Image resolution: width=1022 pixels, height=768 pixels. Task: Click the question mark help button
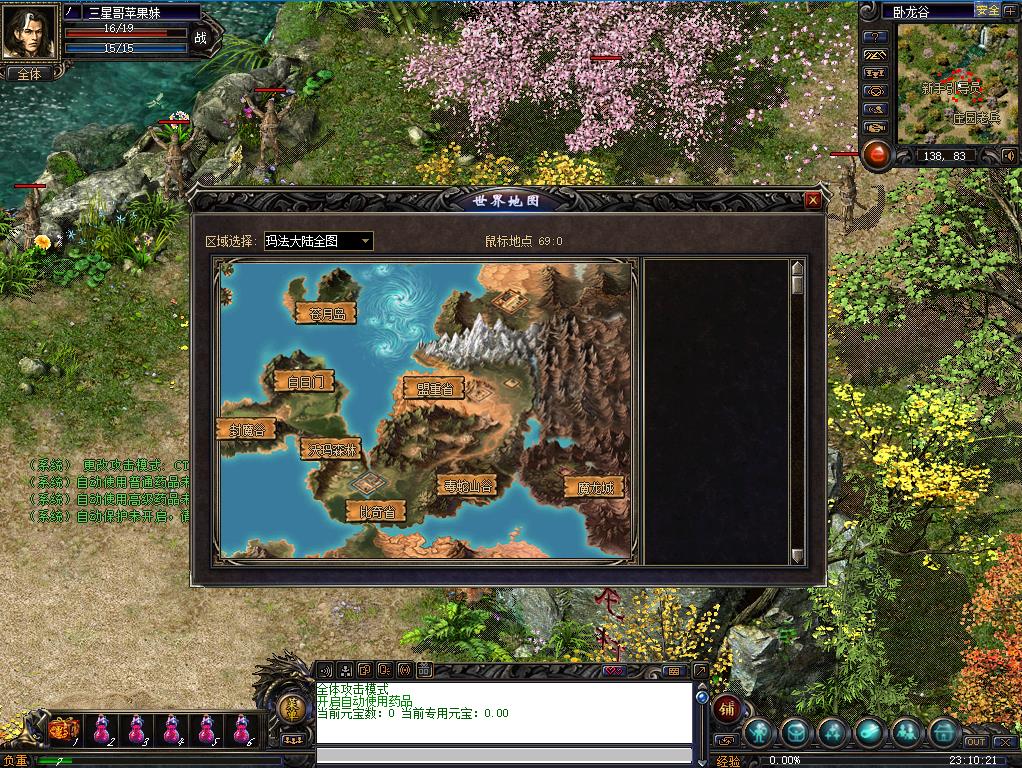click(x=876, y=36)
